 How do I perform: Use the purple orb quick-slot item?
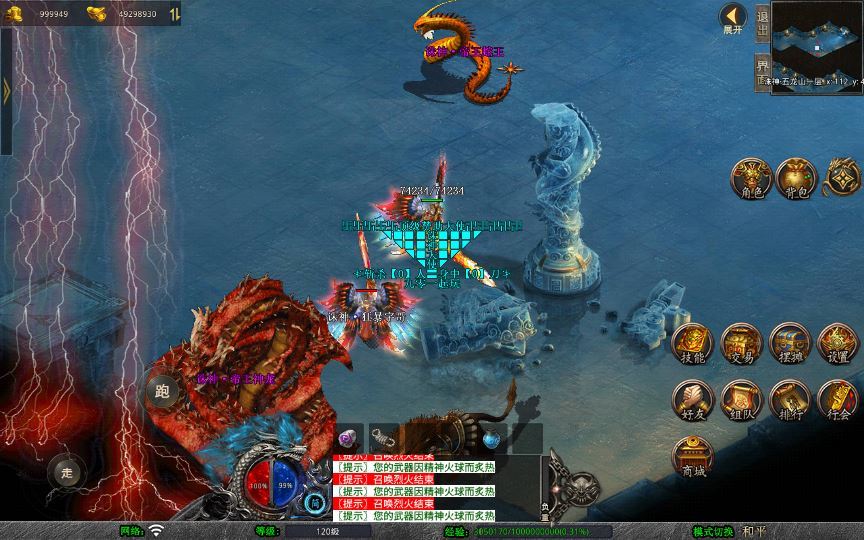click(x=349, y=437)
